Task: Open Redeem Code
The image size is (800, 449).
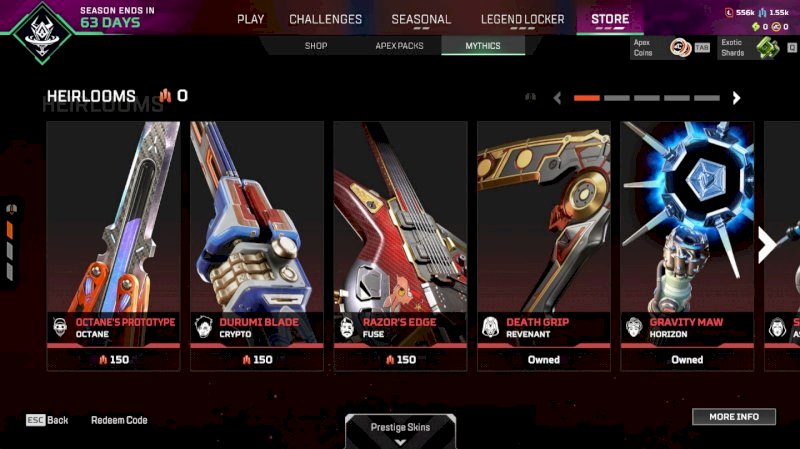Action: 119,420
